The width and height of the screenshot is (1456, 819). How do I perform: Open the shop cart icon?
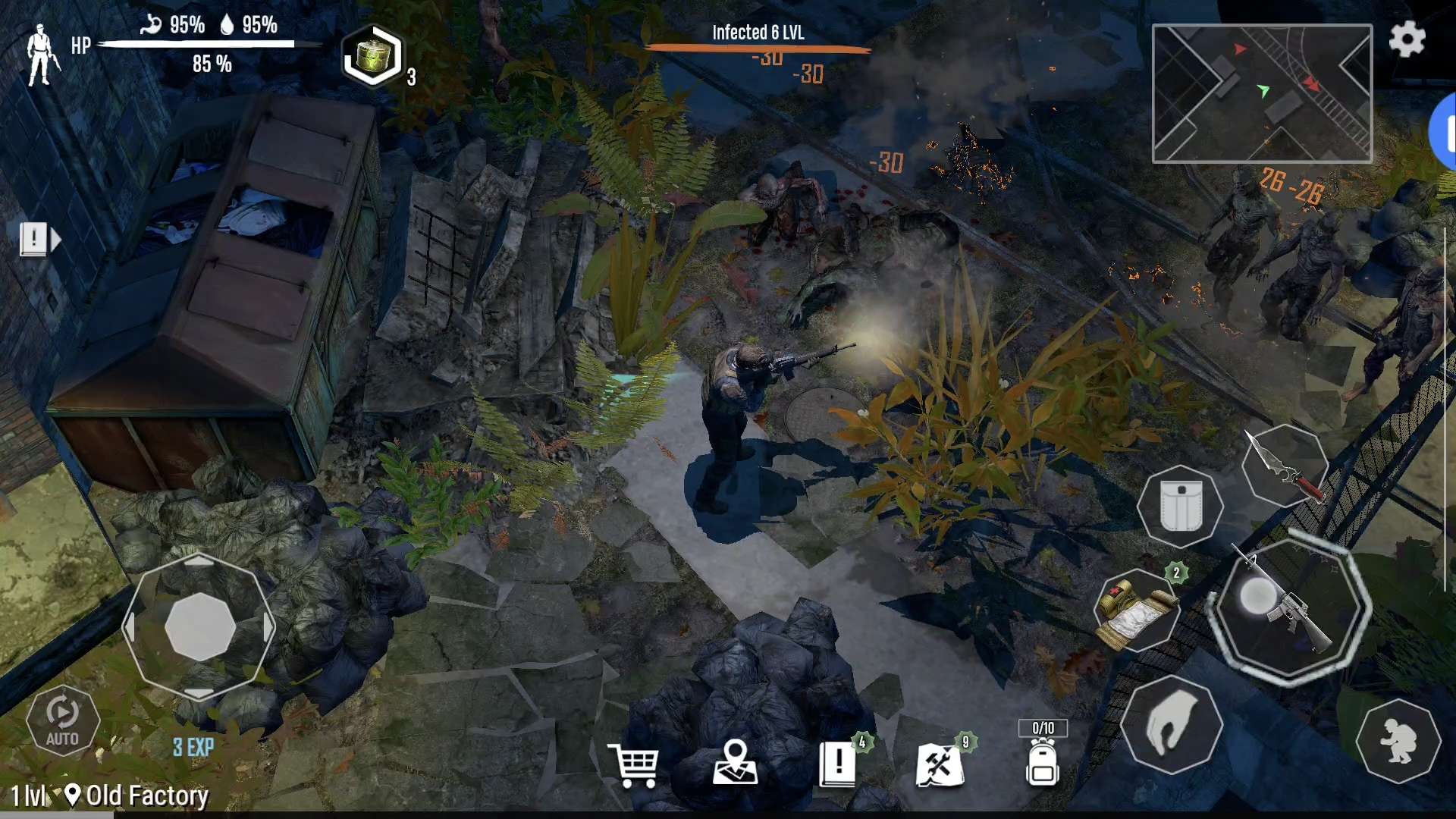pos(633,764)
